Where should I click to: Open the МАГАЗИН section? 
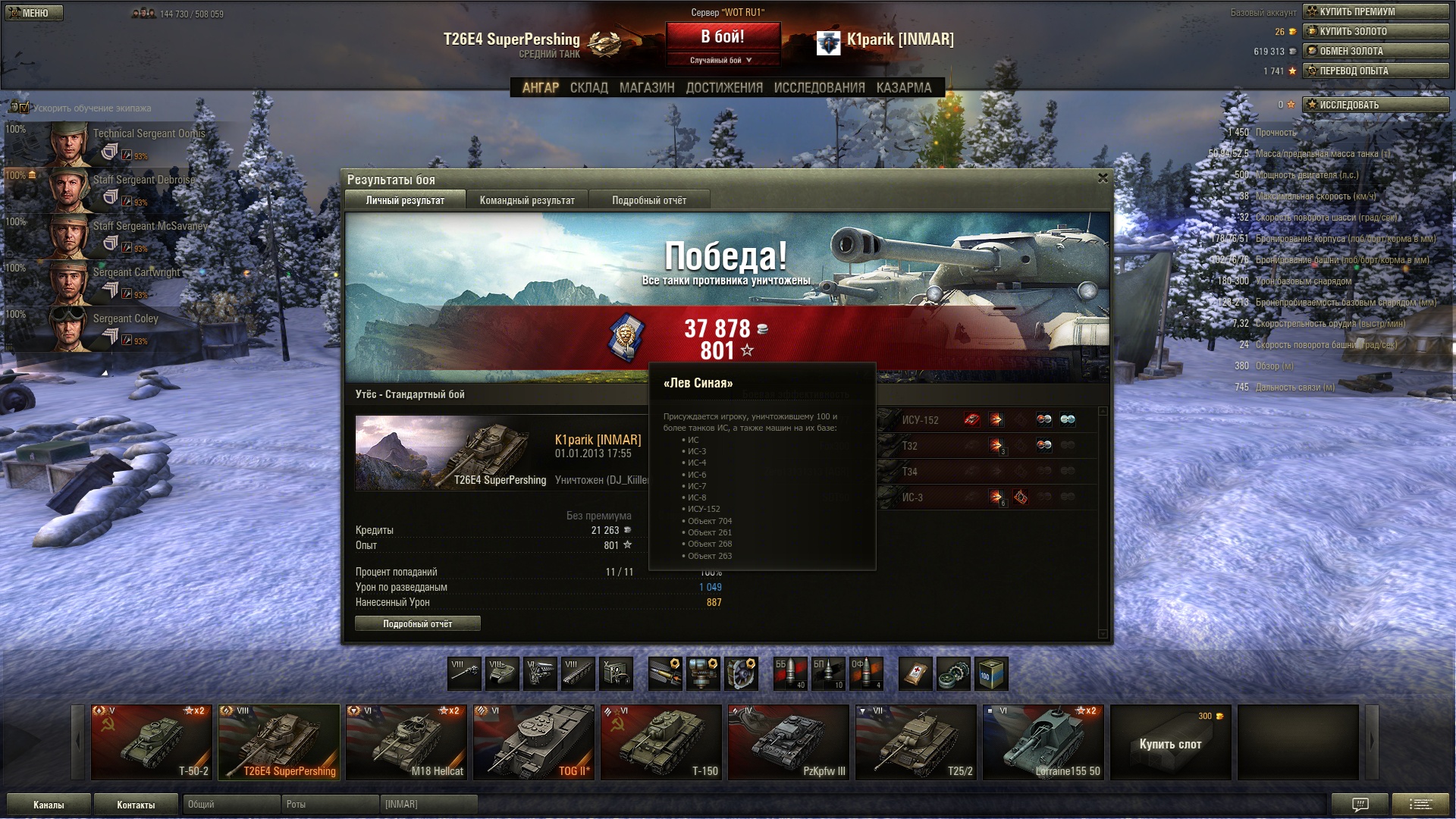(647, 88)
